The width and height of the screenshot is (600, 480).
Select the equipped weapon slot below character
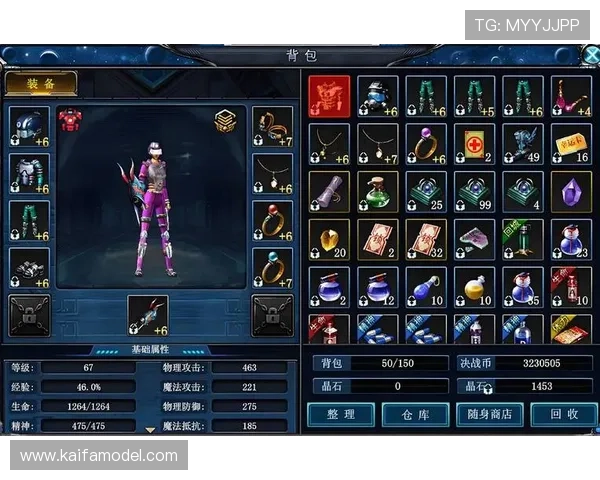pos(148,315)
